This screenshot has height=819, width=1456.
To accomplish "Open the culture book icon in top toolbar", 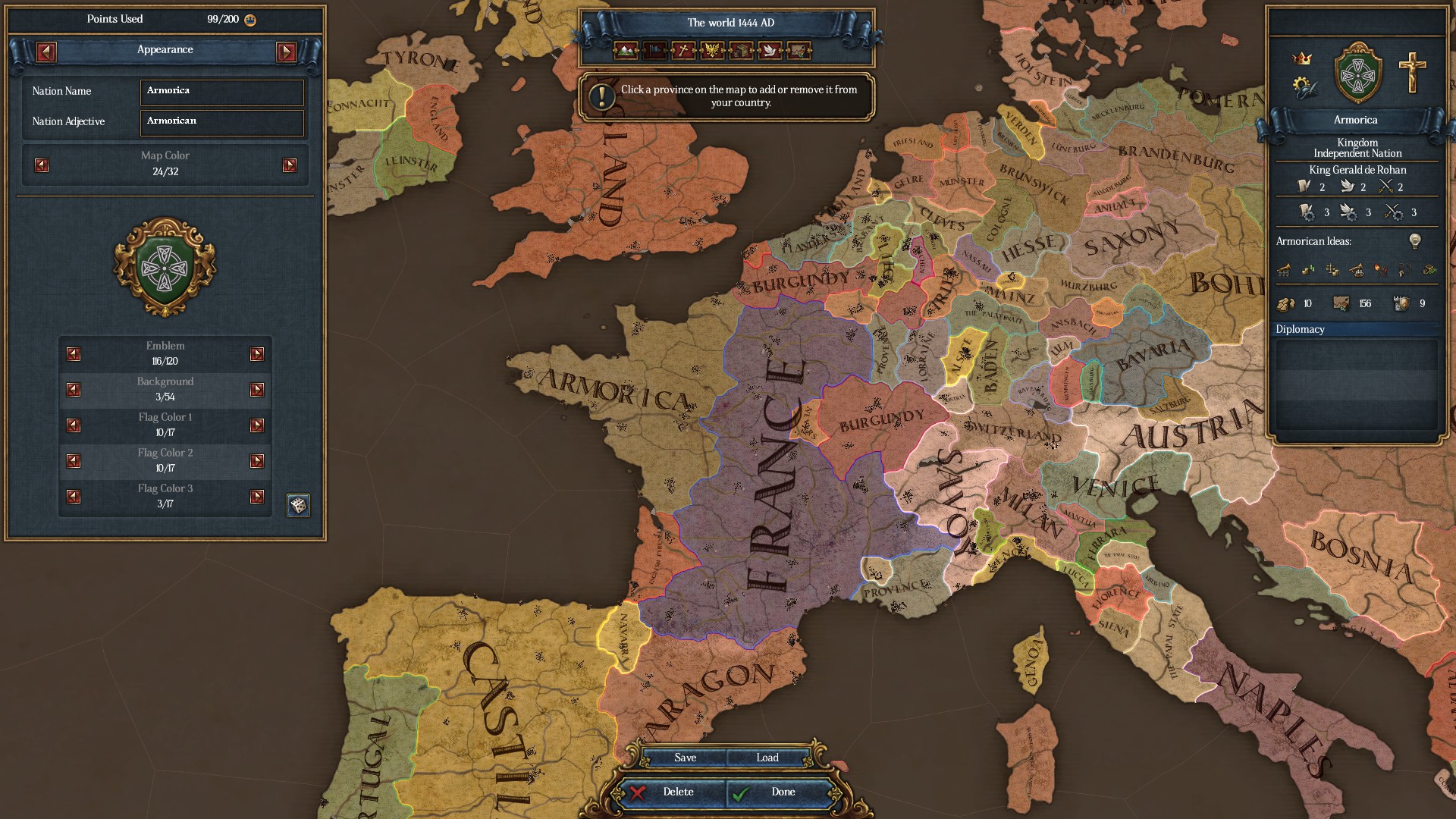I will [739, 52].
